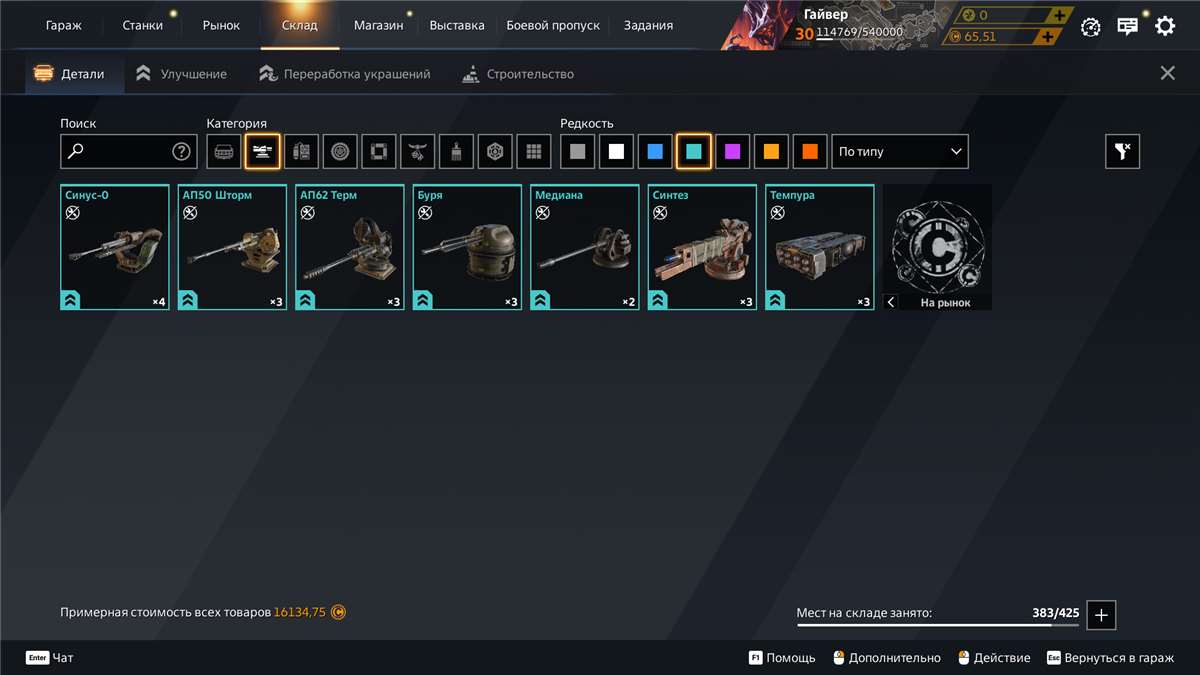Select the Синтез weapon card

pos(702,248)
